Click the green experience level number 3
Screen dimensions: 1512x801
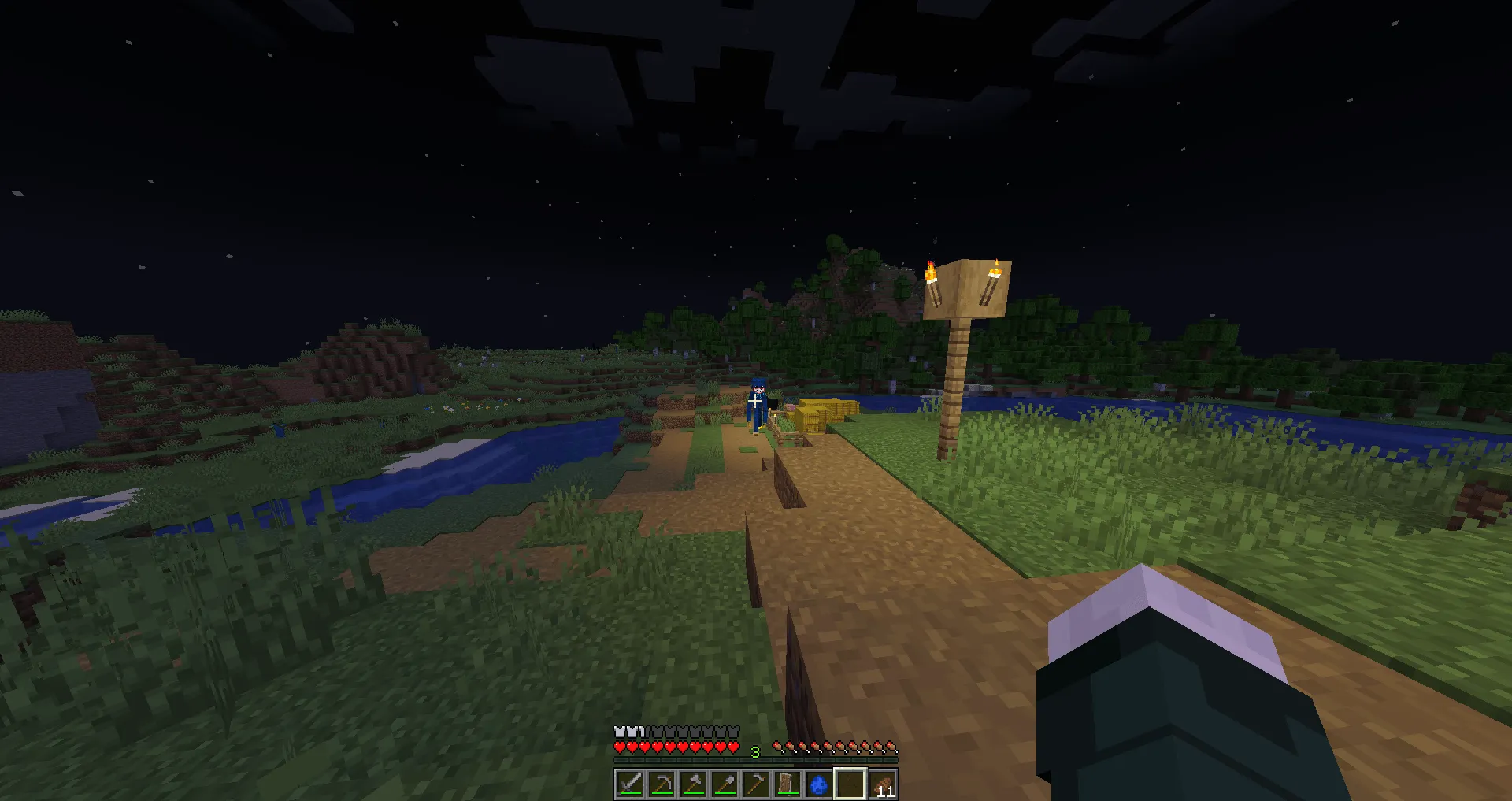click(x=755, y=751)
